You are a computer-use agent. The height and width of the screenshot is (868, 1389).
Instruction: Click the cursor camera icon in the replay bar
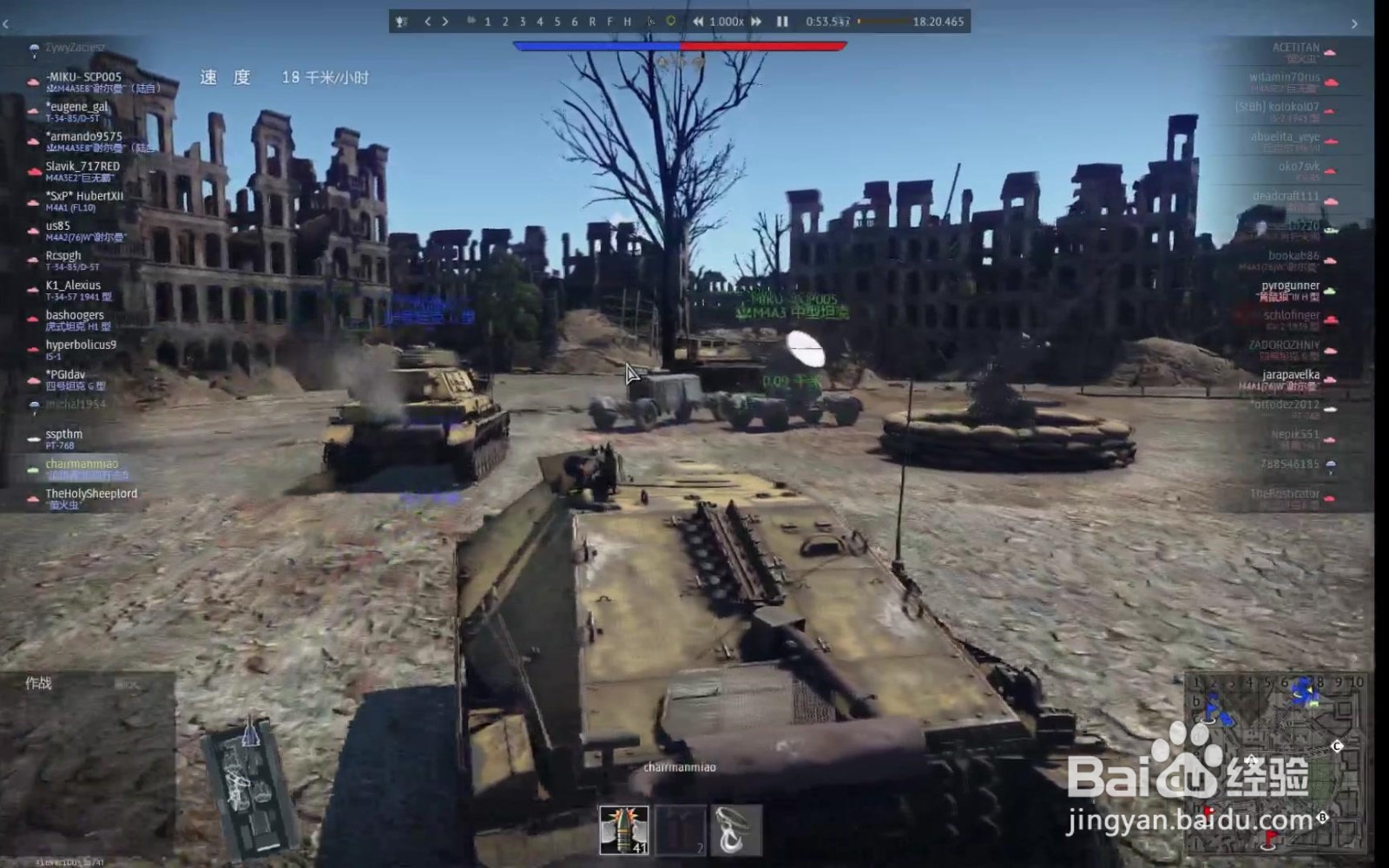point(651,23)
